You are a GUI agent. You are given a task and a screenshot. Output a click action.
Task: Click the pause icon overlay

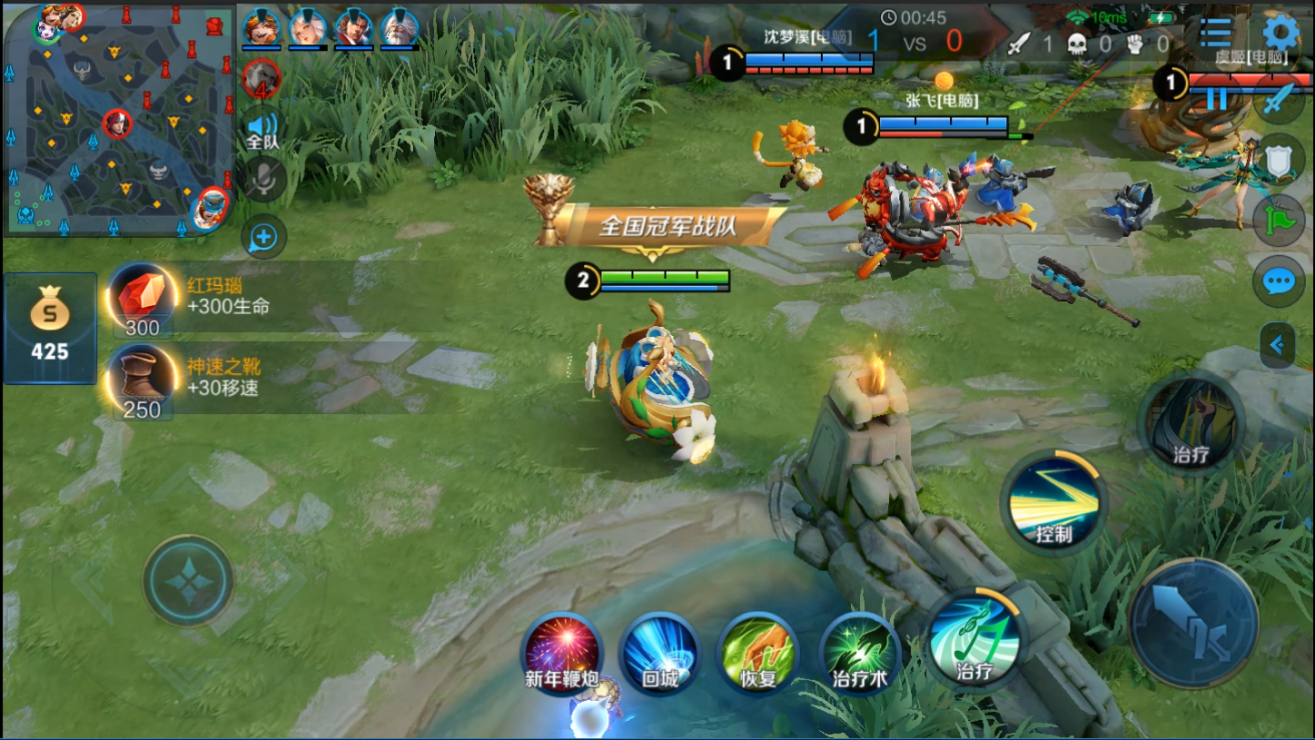click(1216, 98)
